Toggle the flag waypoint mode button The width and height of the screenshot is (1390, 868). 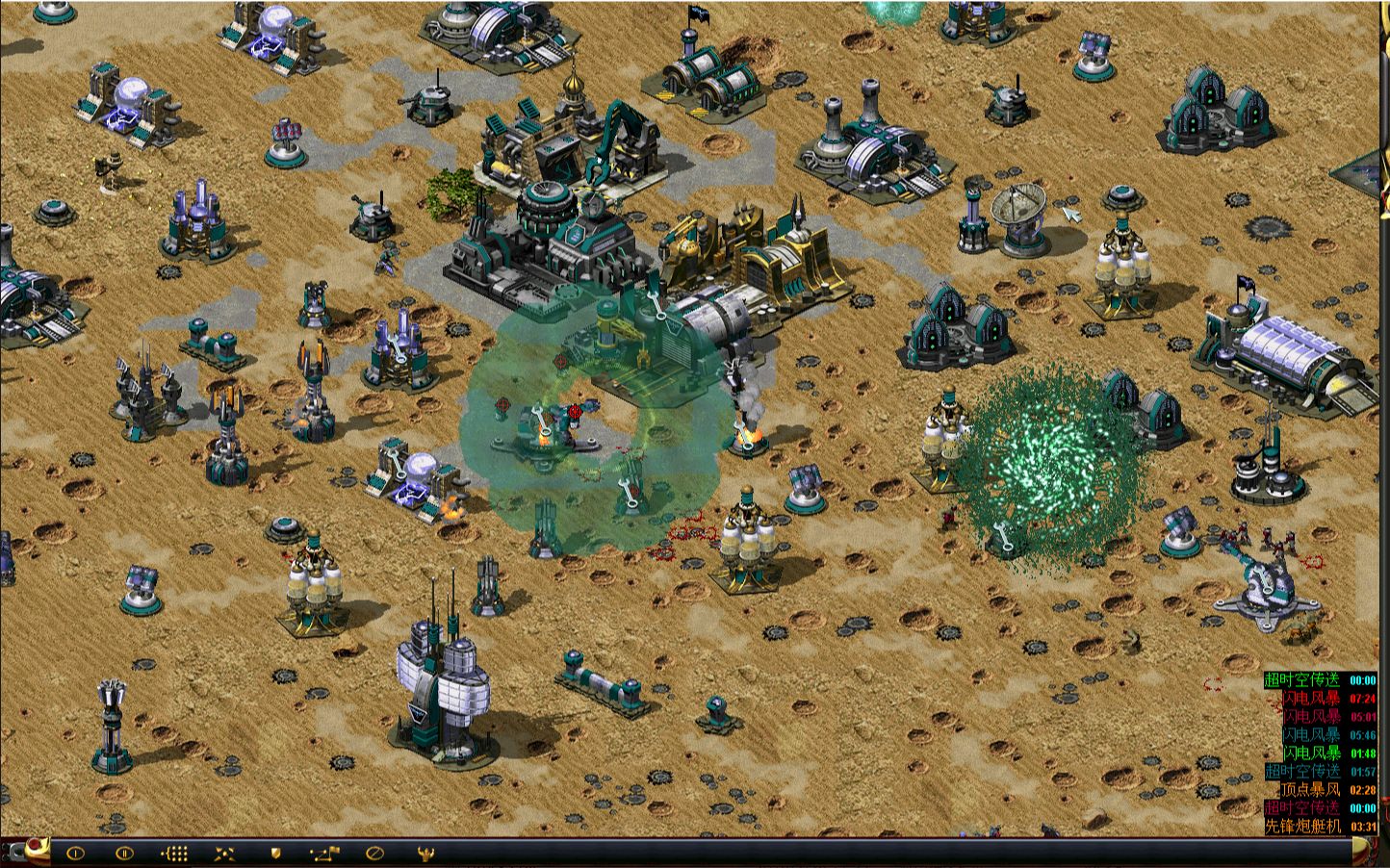pyautogui.click(x=324, y=853)
